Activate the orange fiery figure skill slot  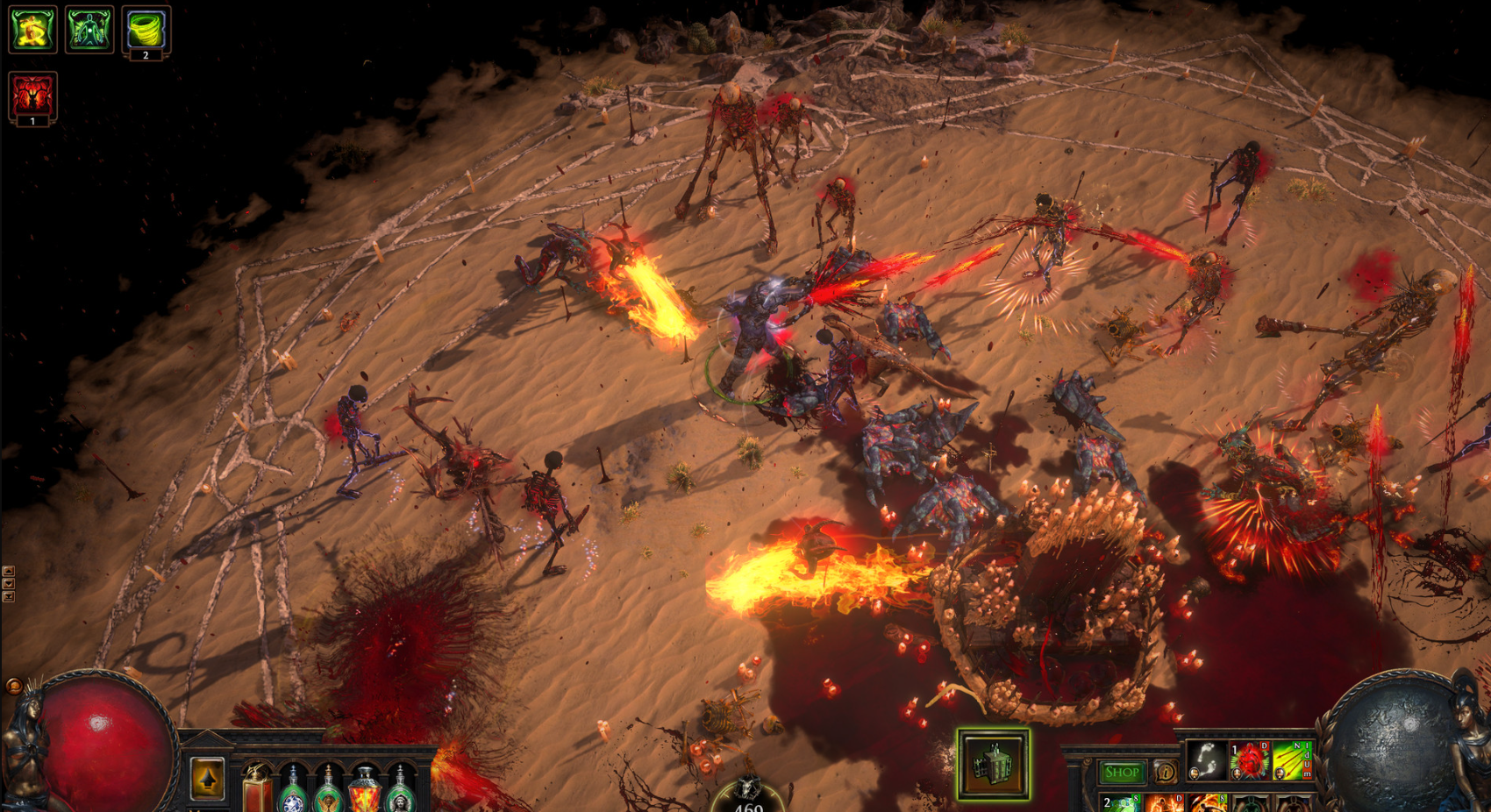pyautogui.click(x=1164, y=802)
